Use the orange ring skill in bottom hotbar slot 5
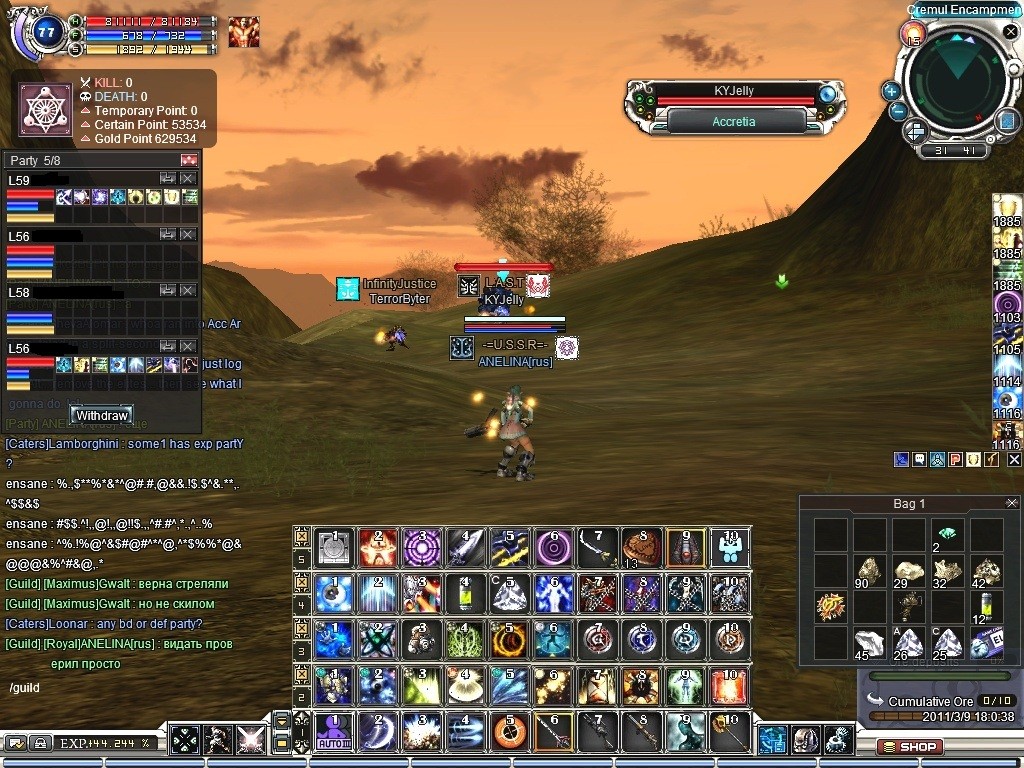The width and height of the screenshot is (1024, 768). click(508, 732)
